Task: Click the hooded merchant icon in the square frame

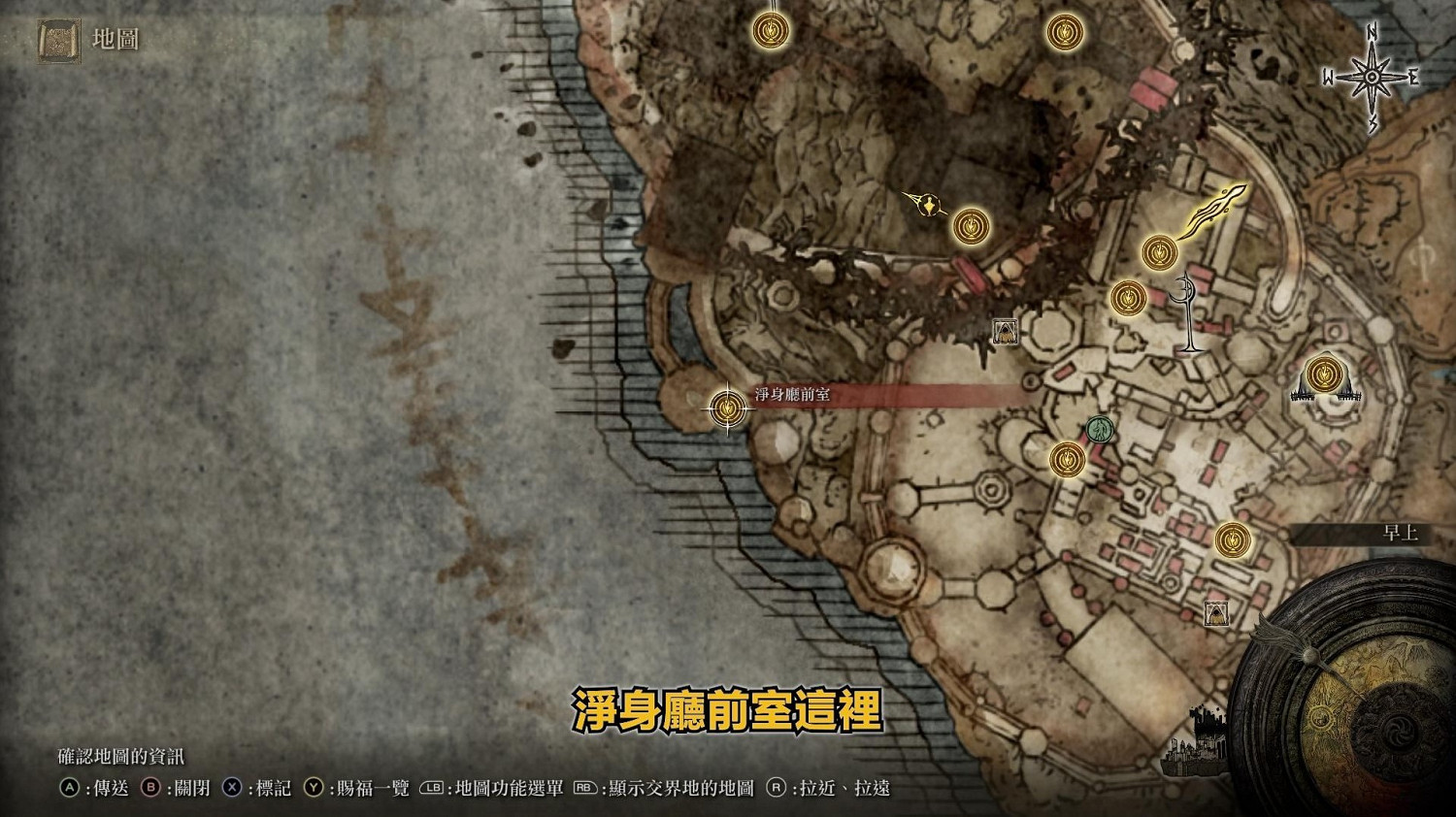Action: pyautogui.click(x=1004, y=331)
